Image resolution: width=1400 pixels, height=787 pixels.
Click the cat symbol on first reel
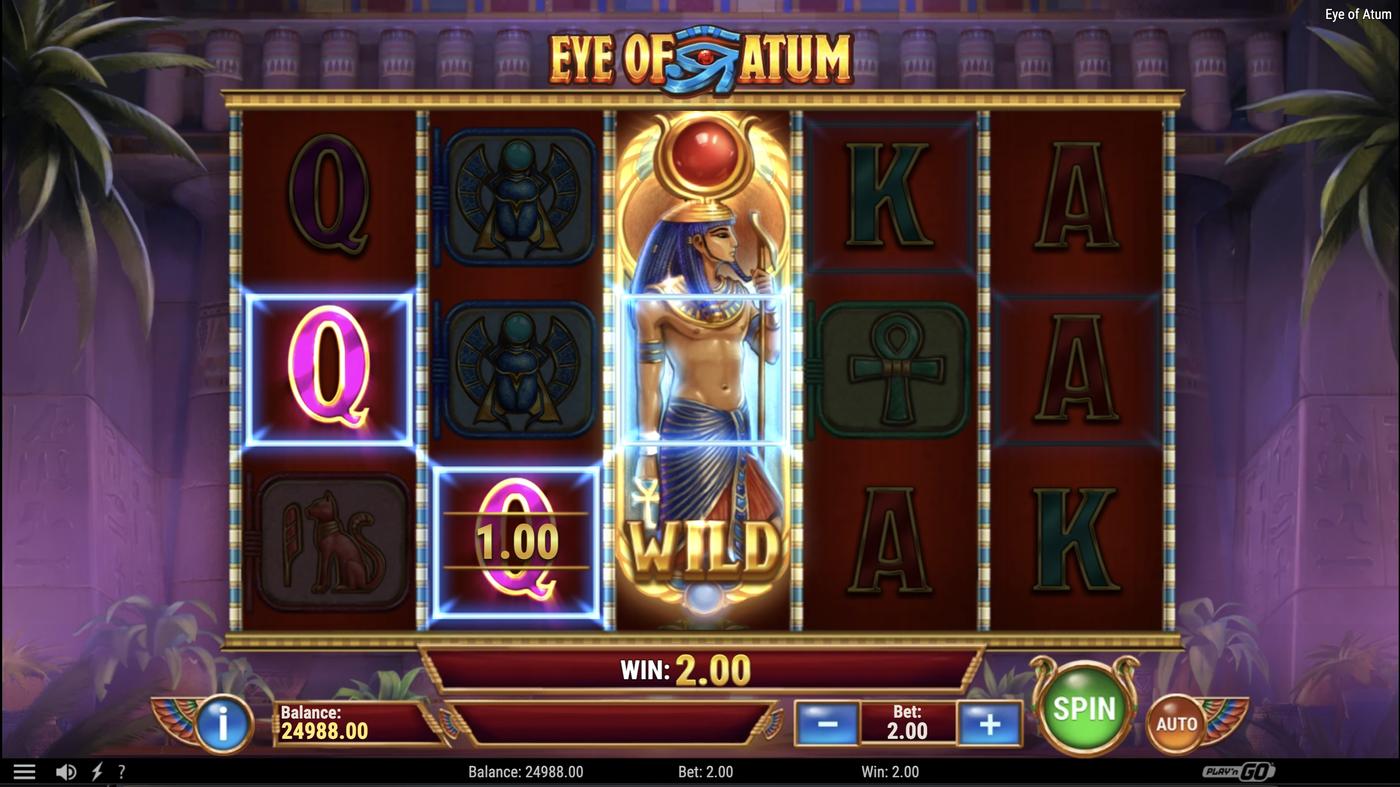(330, 541)
